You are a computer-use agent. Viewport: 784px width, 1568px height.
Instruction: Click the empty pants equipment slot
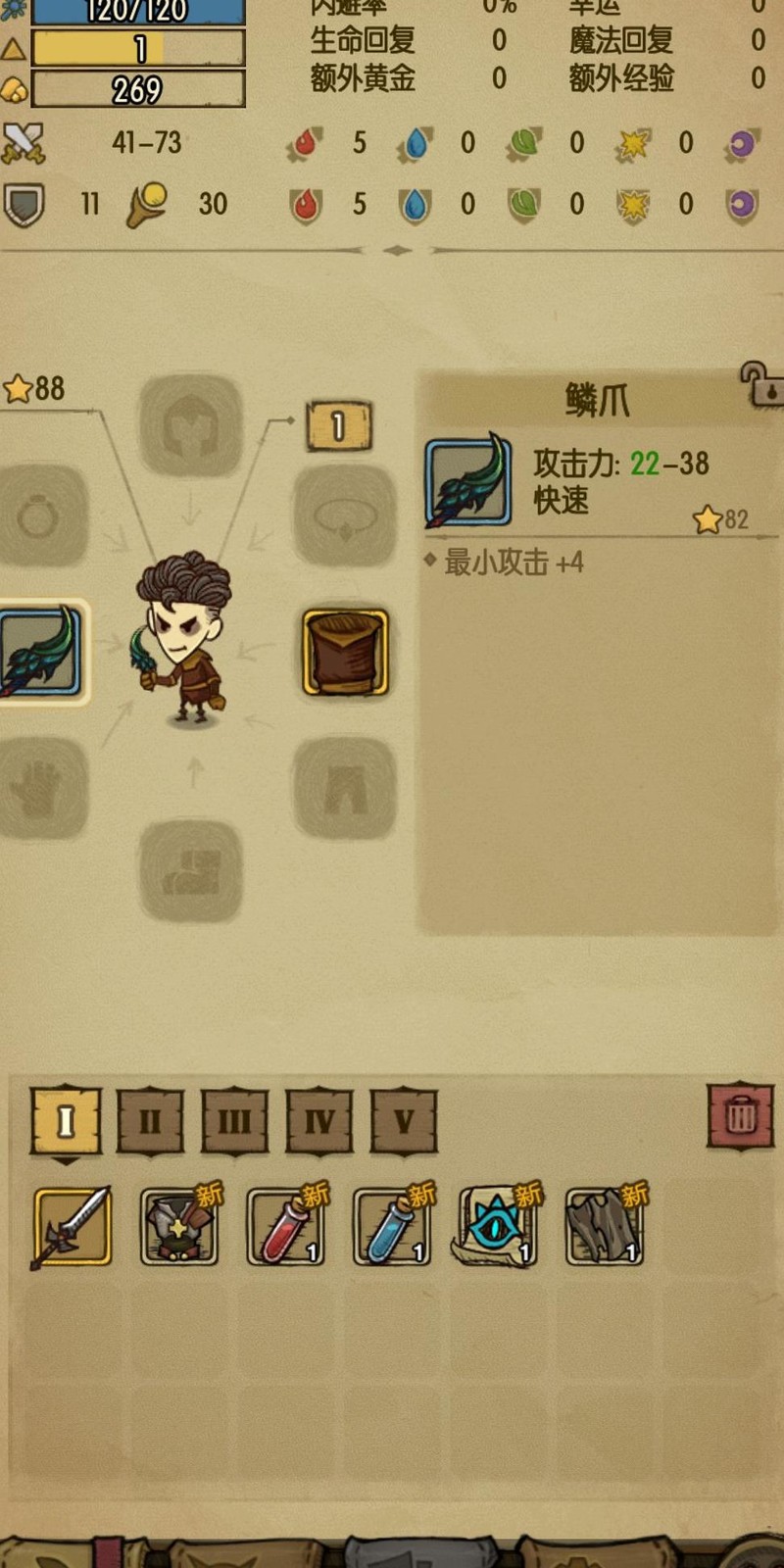tap(345, 788)
